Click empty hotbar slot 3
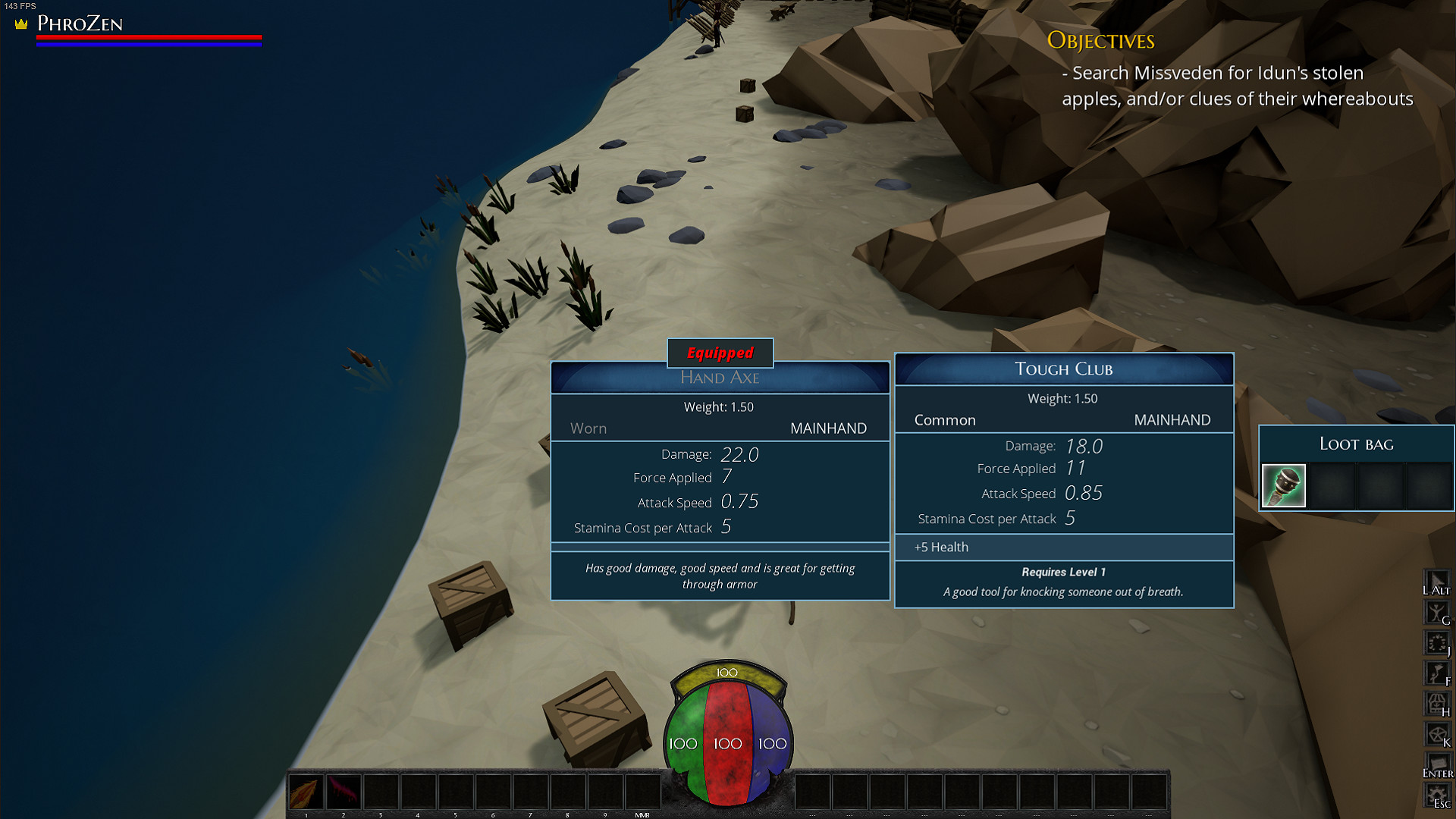Screen dimensions: 1456x819 pyautogui.click(x=381, y=791)
